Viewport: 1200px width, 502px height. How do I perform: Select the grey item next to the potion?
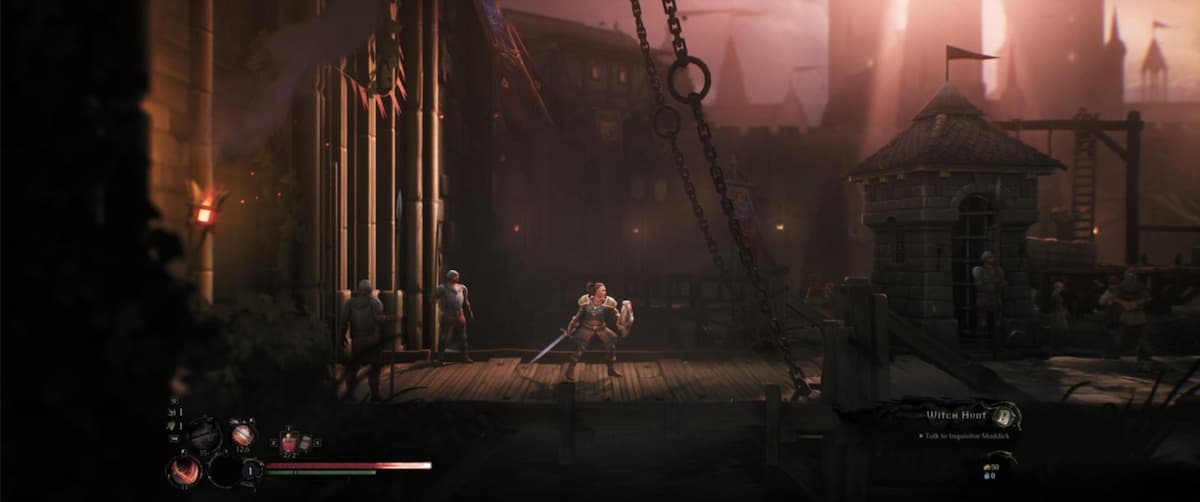pos(306,442)
